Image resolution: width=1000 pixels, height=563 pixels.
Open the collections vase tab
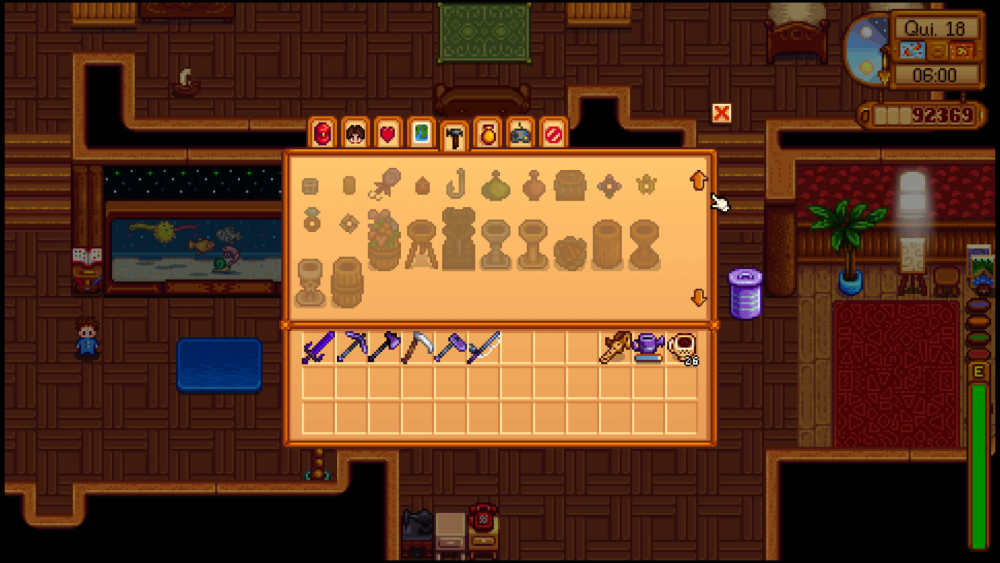487,134
